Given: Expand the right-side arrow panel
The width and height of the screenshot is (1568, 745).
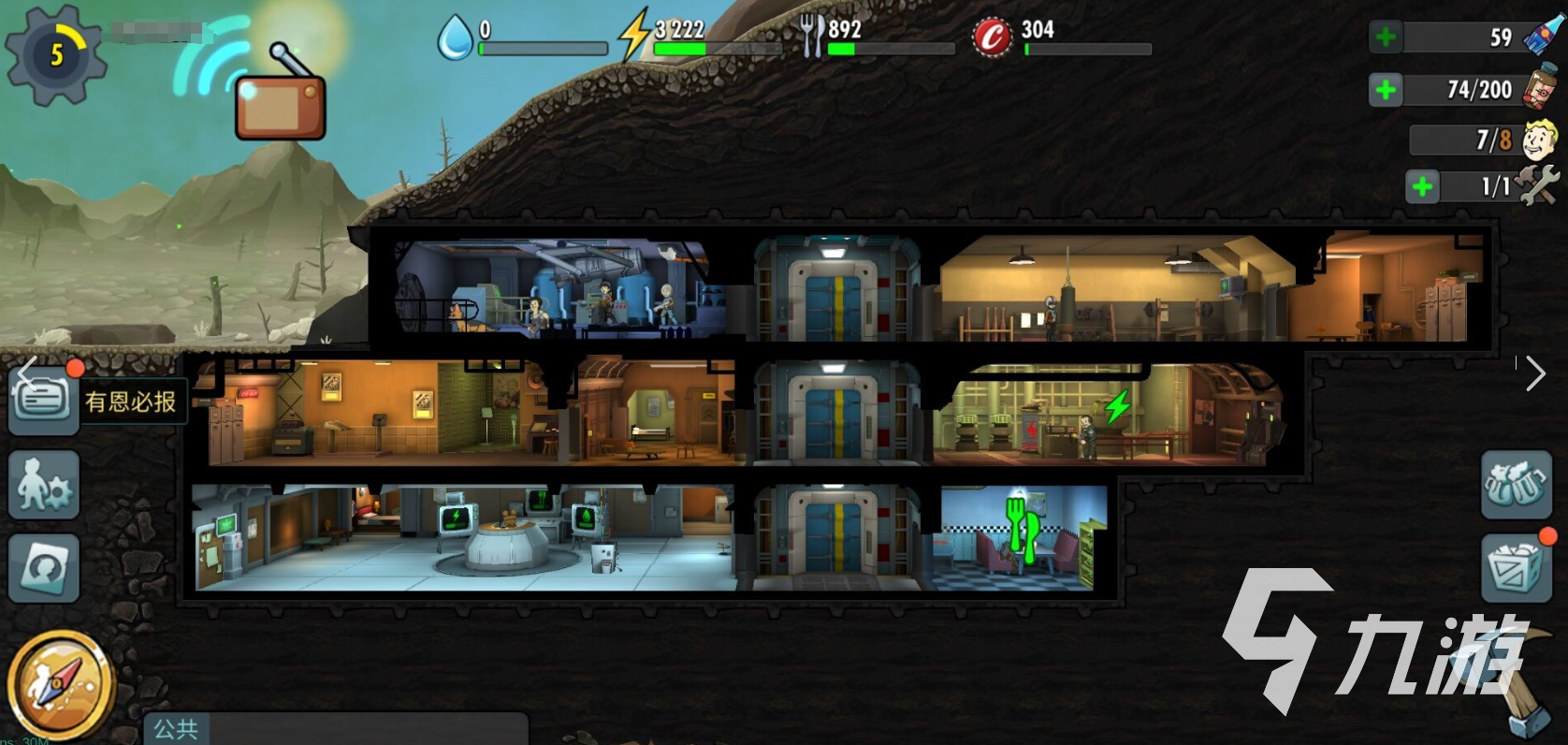Looking at the screenshot, I should pos(1535,373).
